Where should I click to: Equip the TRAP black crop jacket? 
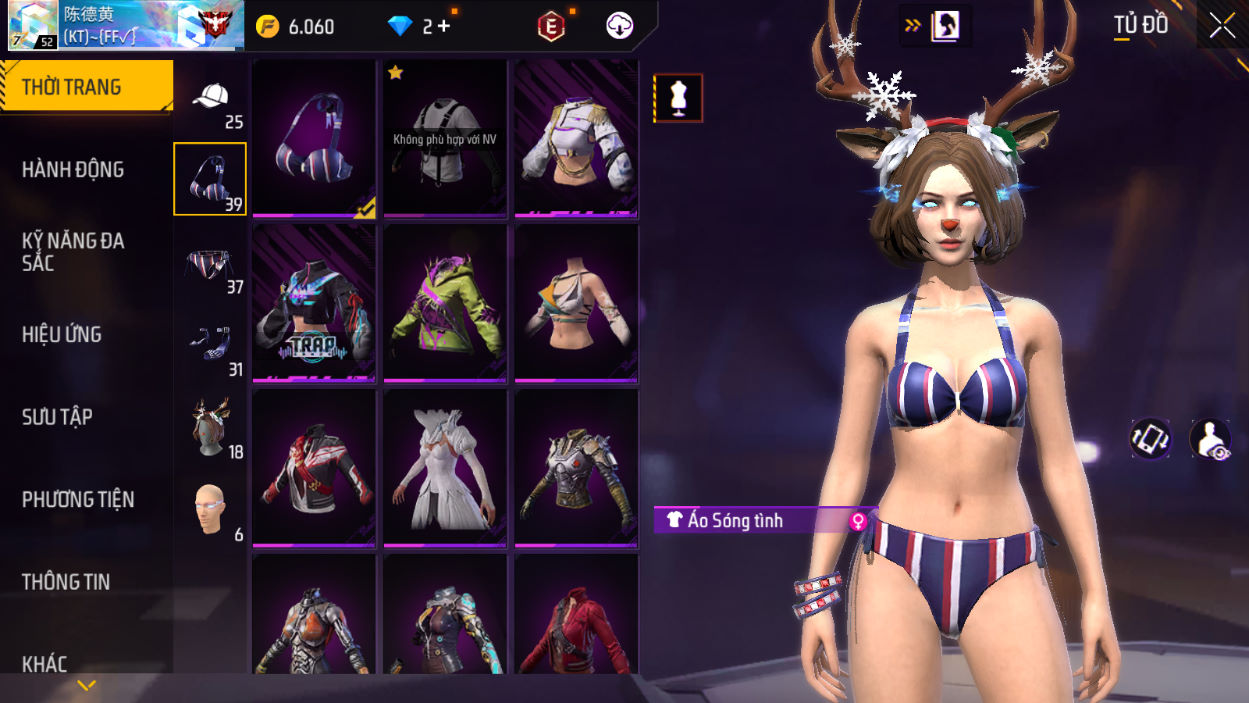tap(314, 302)
